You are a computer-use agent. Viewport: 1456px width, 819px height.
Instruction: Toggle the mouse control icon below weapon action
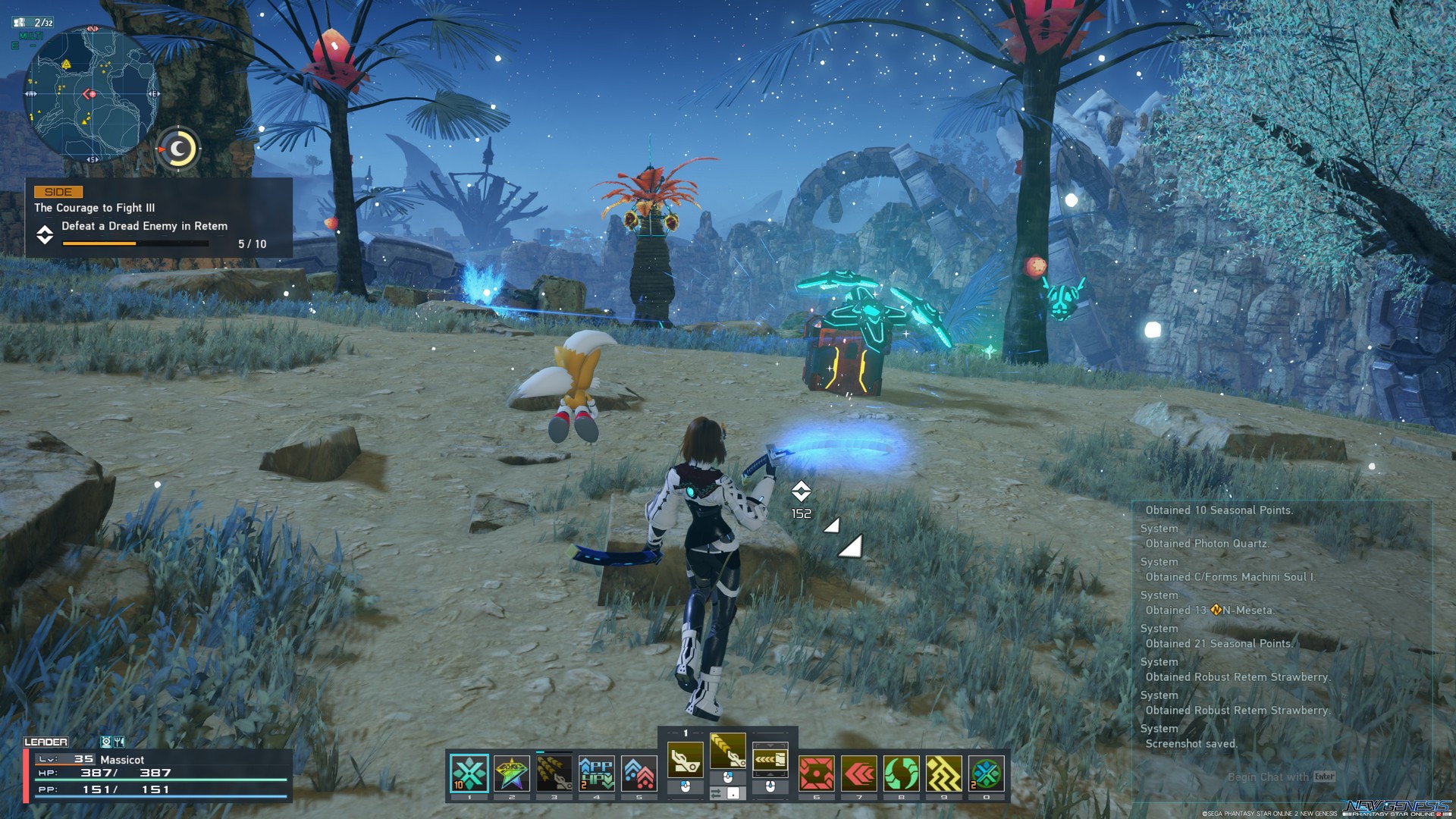[x=726, y=778]
